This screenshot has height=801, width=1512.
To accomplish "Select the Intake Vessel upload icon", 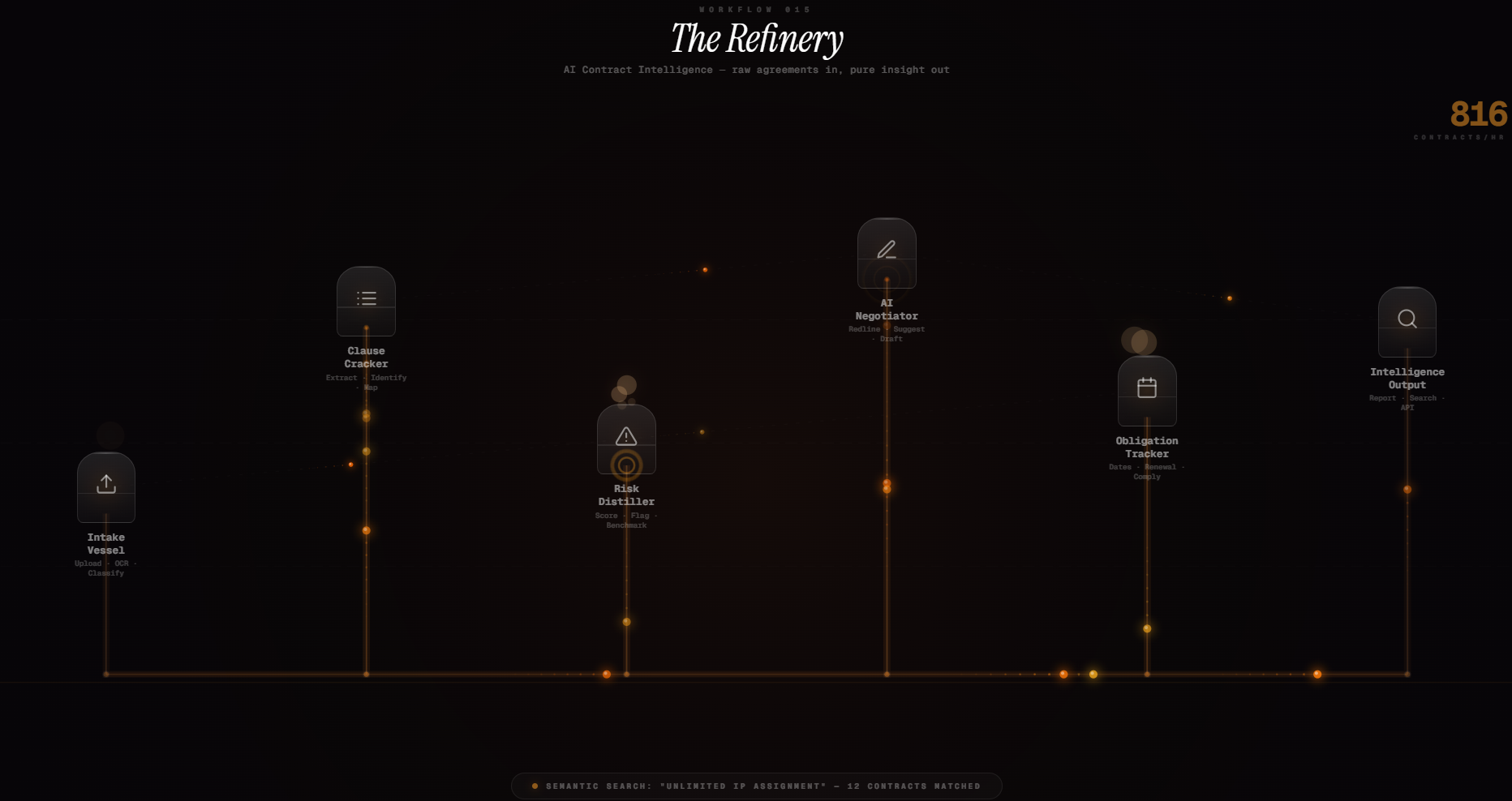I will (x=105, y=484).
